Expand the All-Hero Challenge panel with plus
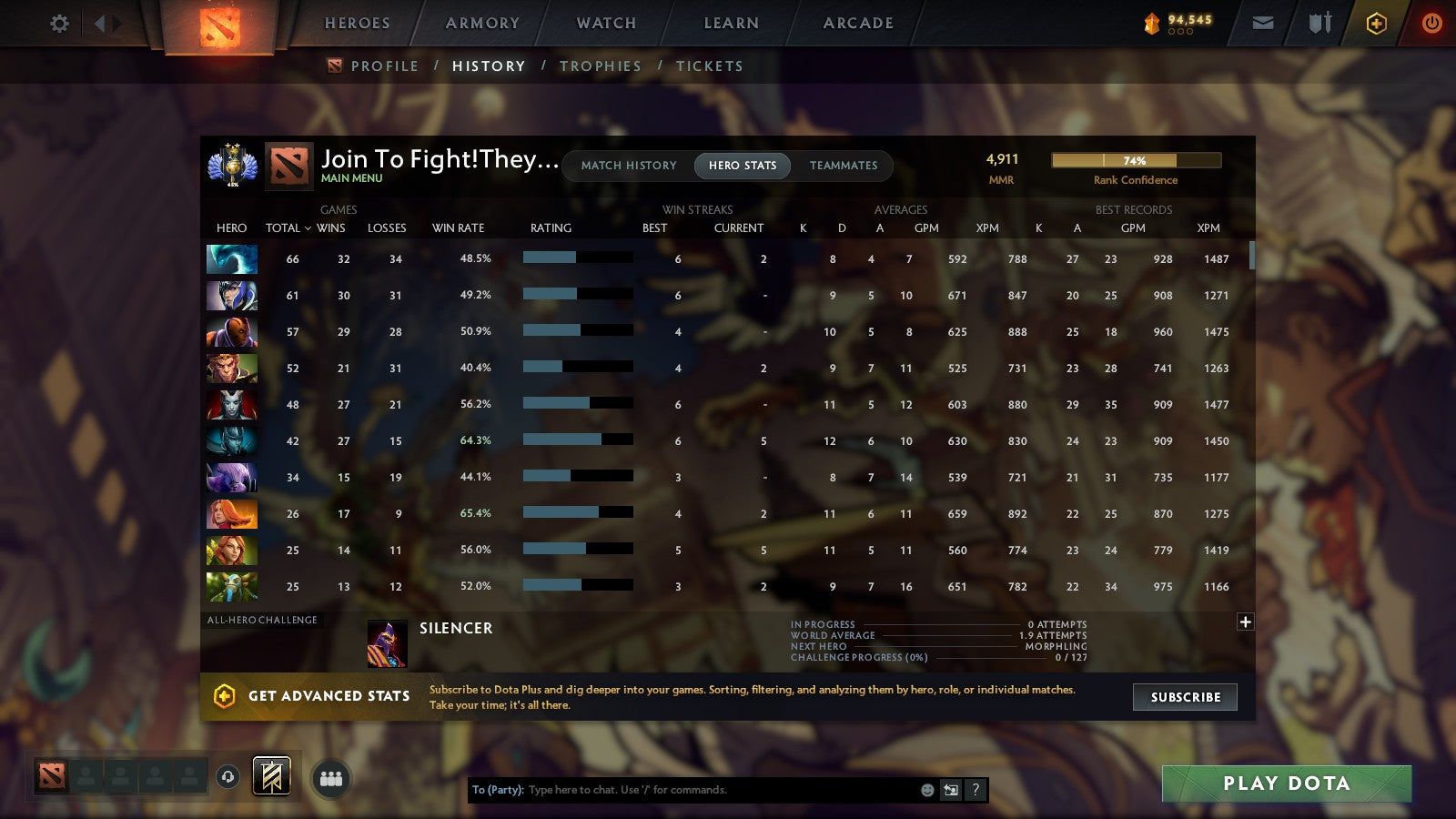The height and width of the screenshot is (819, 1456). tap(1245, 621)
